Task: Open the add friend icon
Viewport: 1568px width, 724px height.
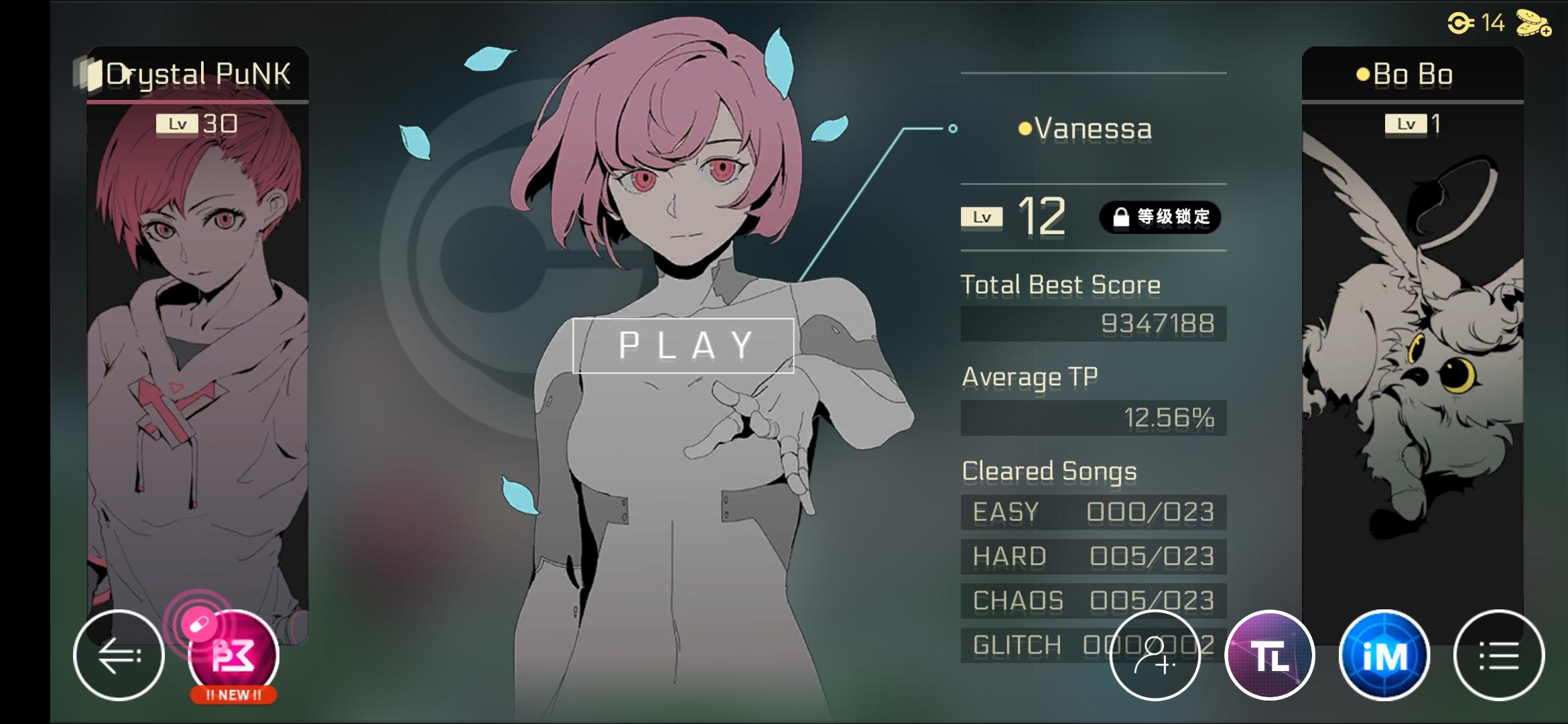Action: (x=1155, y=656)
